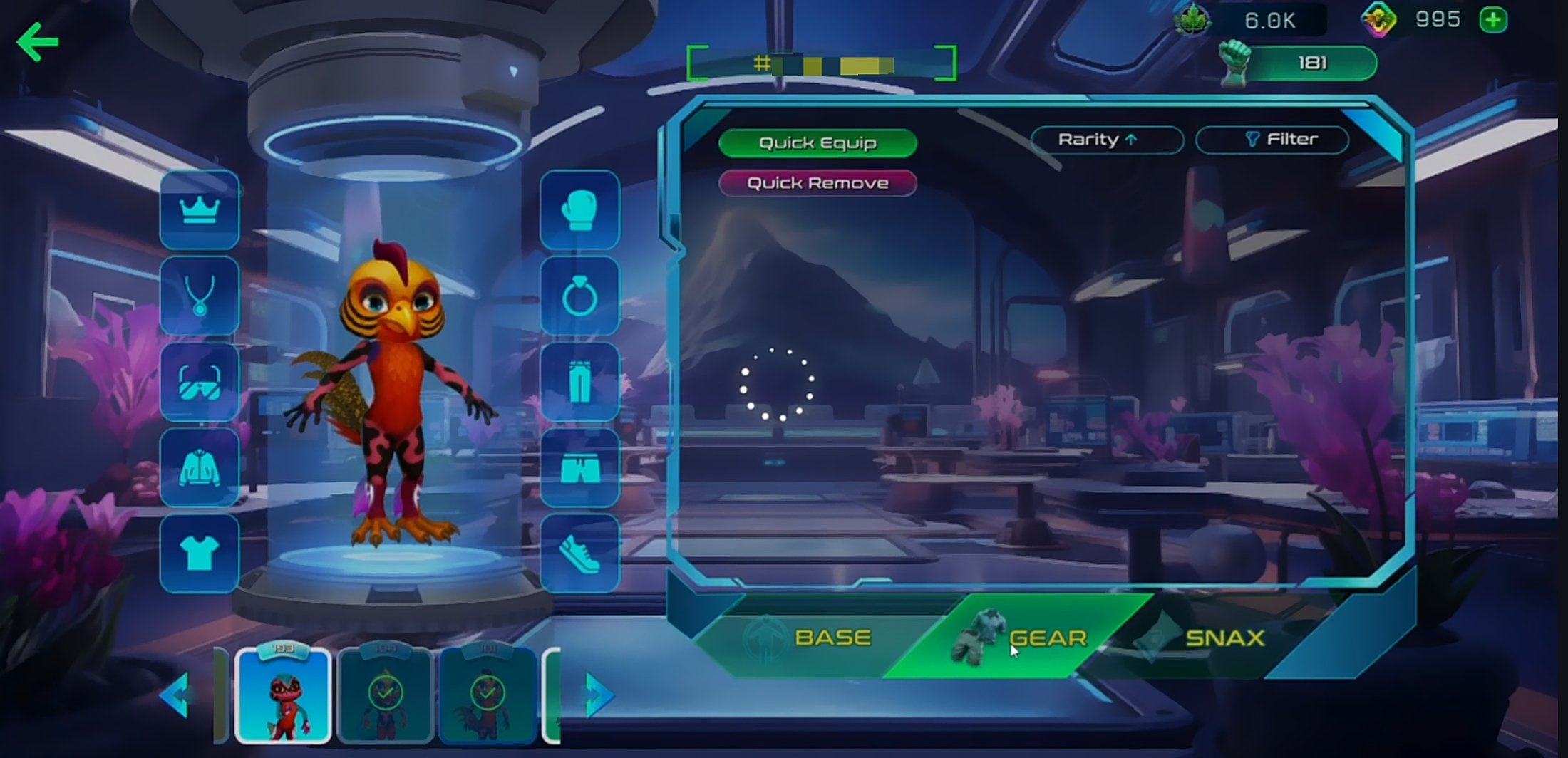Switch to the GEAR tab
This screenshot has height=758, width=1568.
click(x=1026, y=637)
